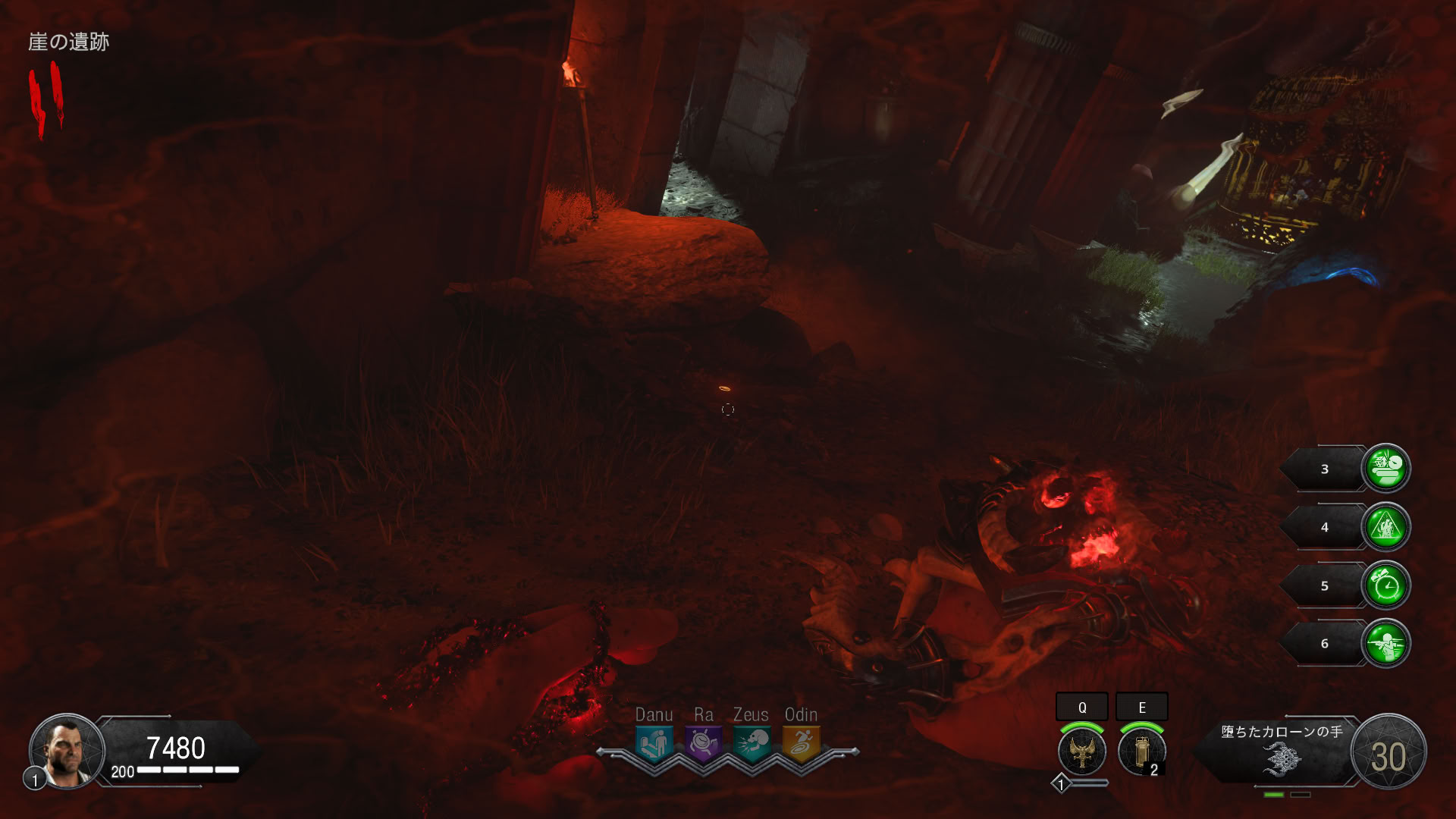
Task: Activate the elixir in slot 3
Action: pyautogui.click(x=1386, y=469)
